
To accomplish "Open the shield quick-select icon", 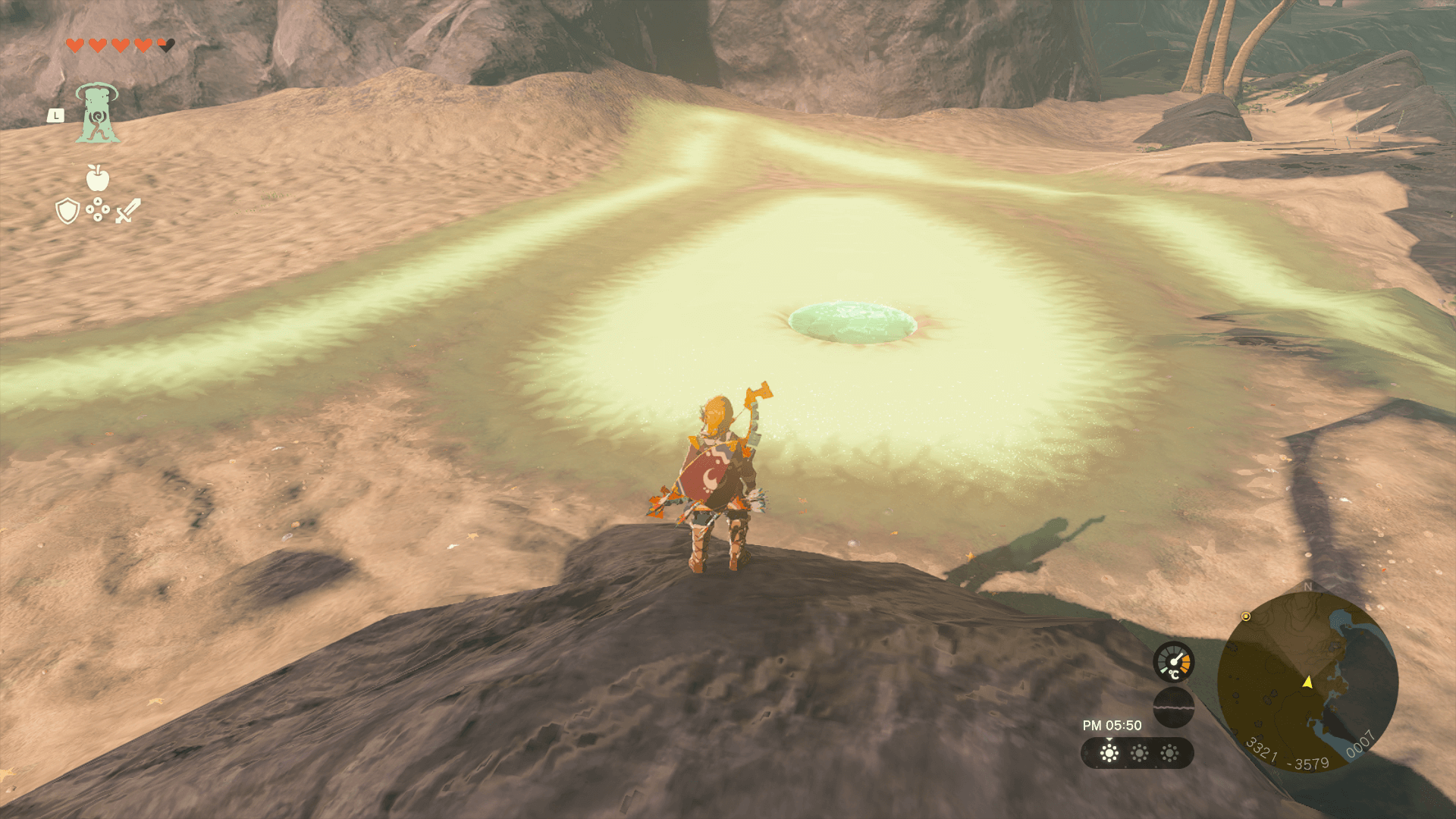I will point(67,211).
